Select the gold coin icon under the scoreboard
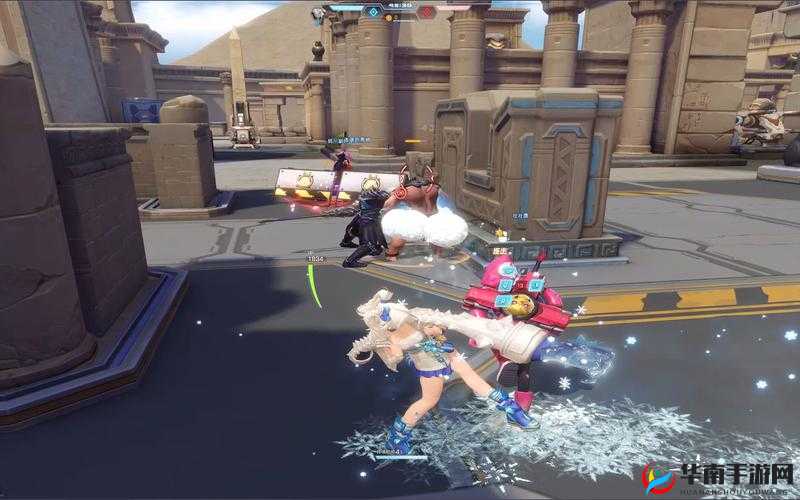This screenshot has width=800, height=500. click(x=387, y=20)
